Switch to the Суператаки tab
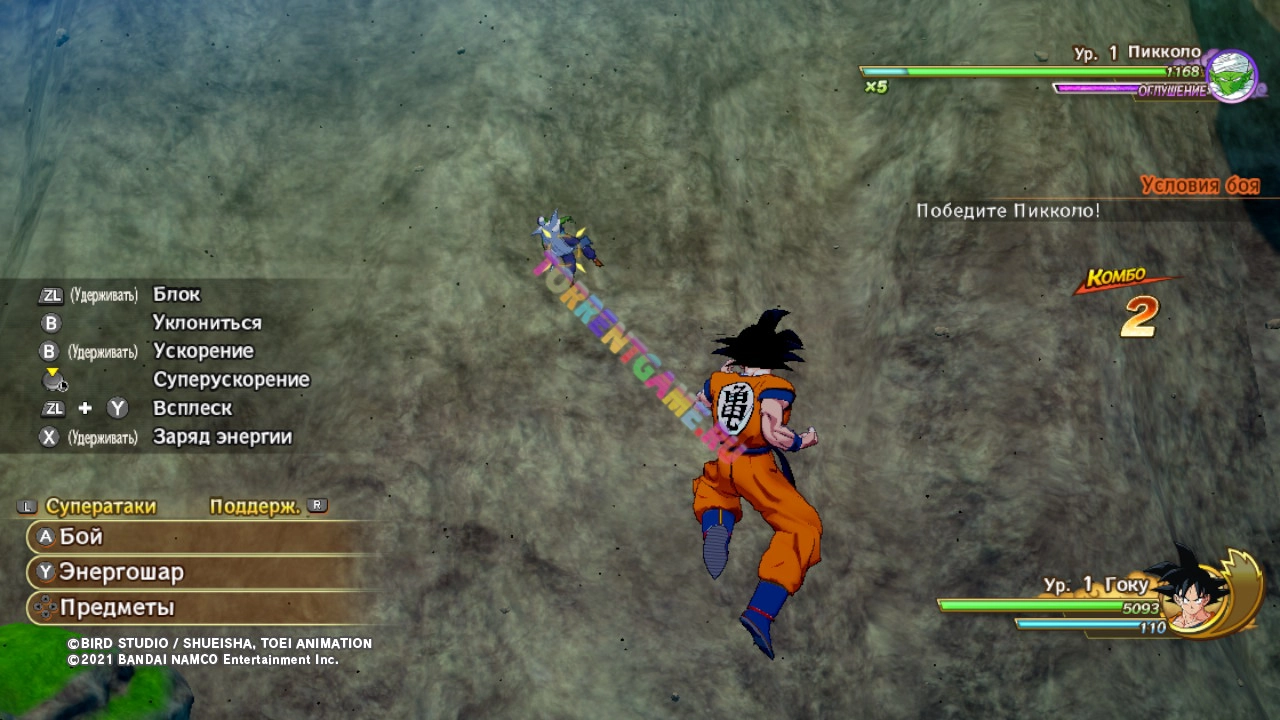Screen dimensions: 1280x720 point(100,507)
